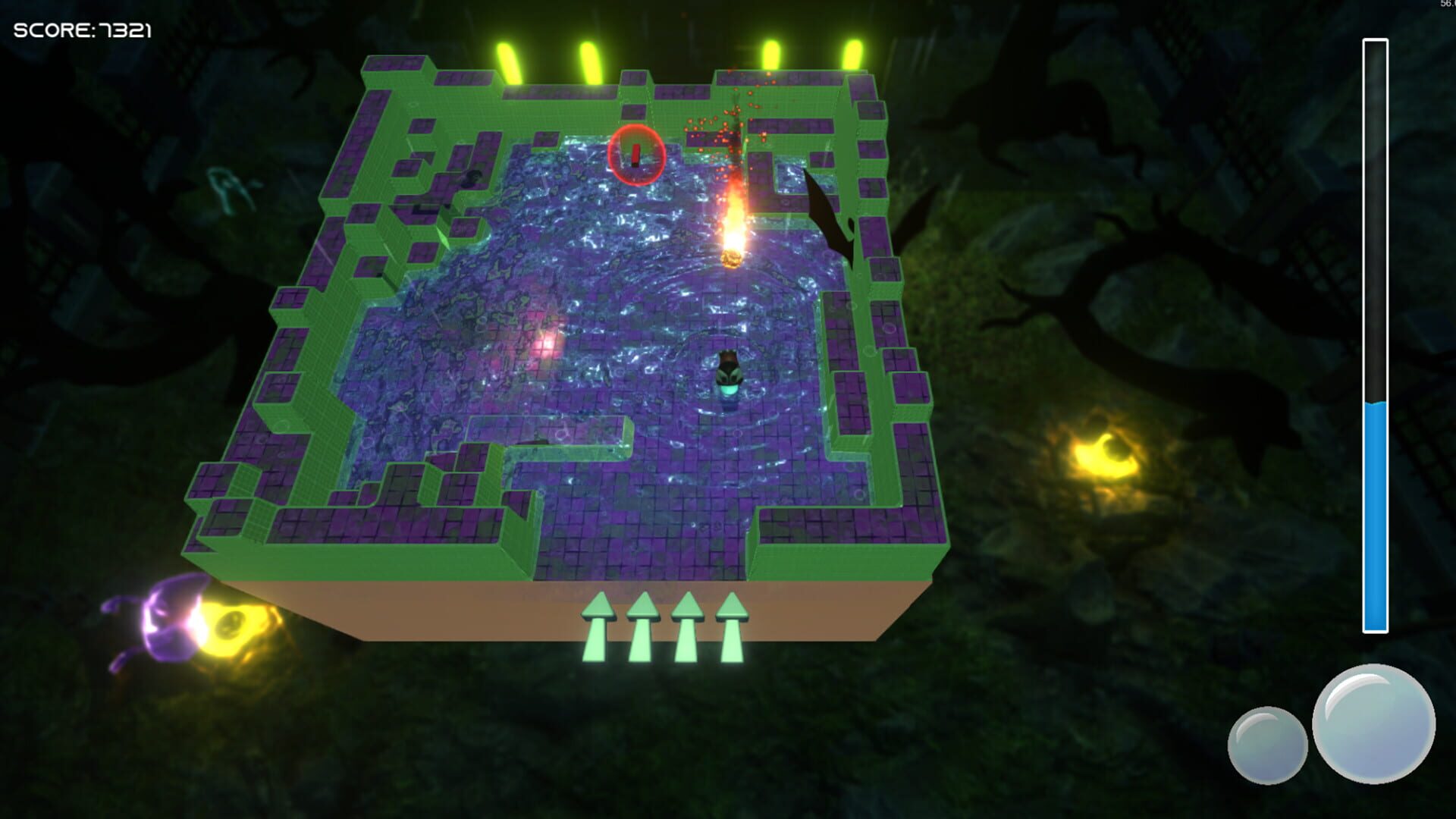Click the red indicator inside the circled marker

[x=635, y=157]
